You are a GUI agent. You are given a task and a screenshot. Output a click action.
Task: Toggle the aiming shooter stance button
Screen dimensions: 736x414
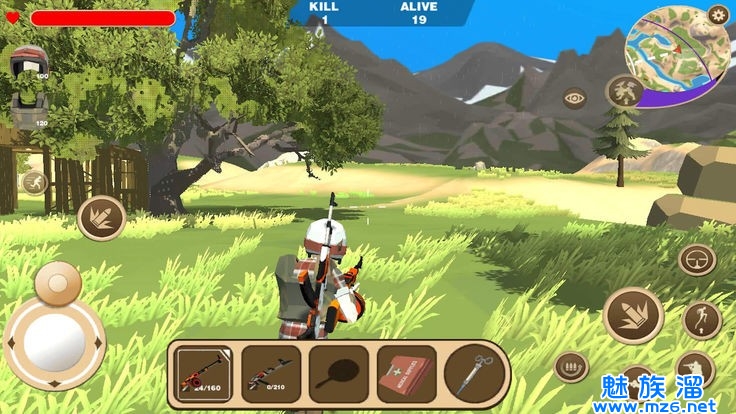[694, 369]
